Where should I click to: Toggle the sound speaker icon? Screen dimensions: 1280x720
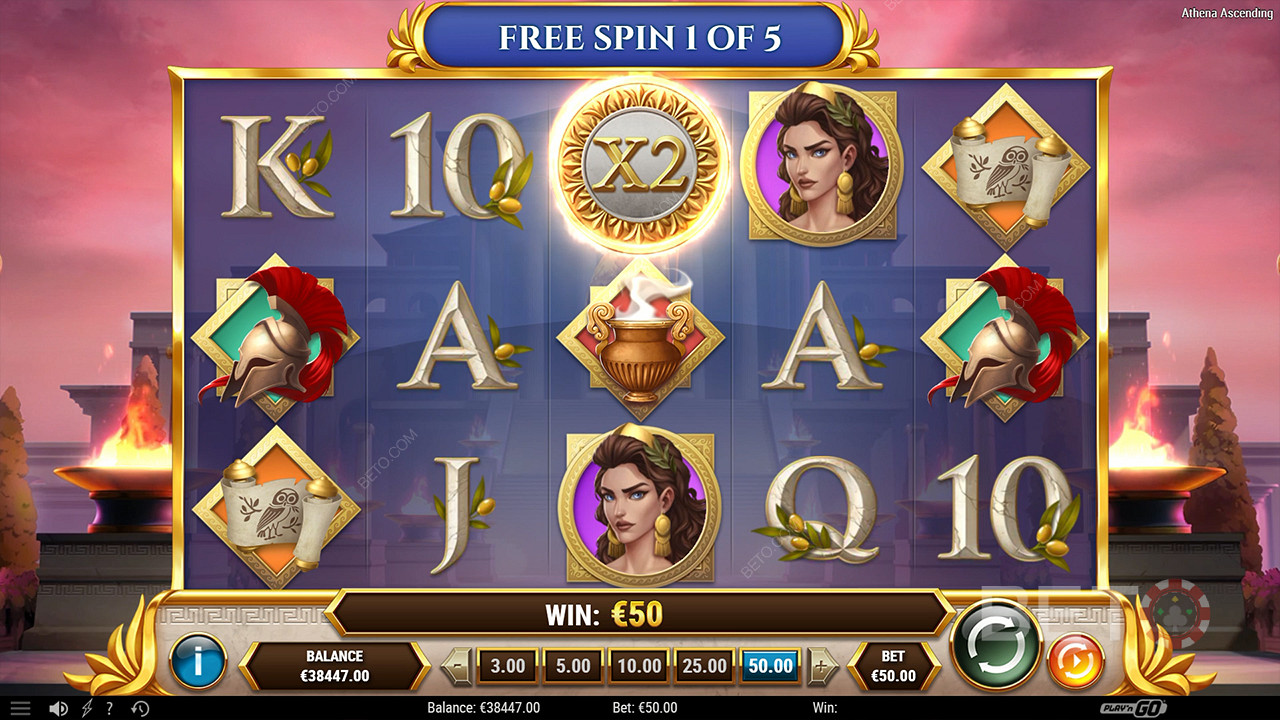tap(59, 708)
